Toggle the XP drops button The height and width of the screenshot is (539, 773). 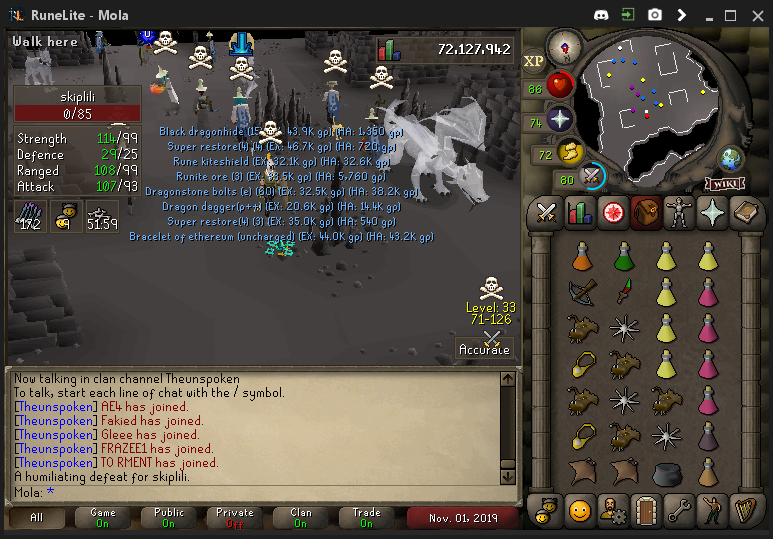point(534,61)
